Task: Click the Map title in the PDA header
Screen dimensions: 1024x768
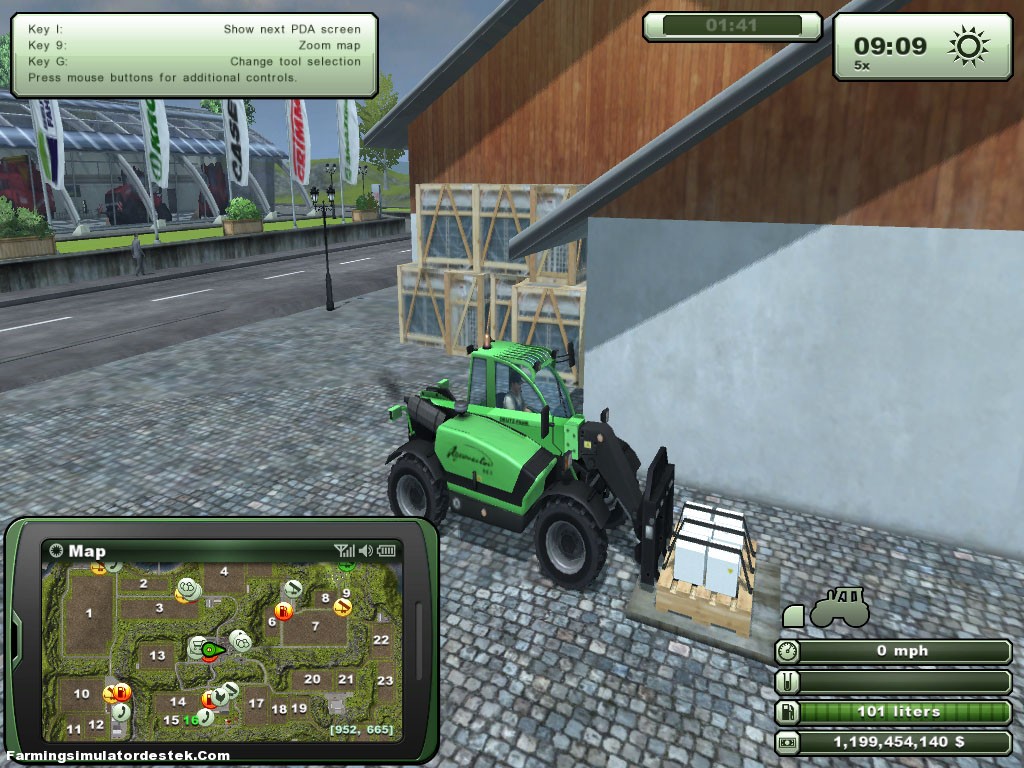Action: click(x=87, y=551)
